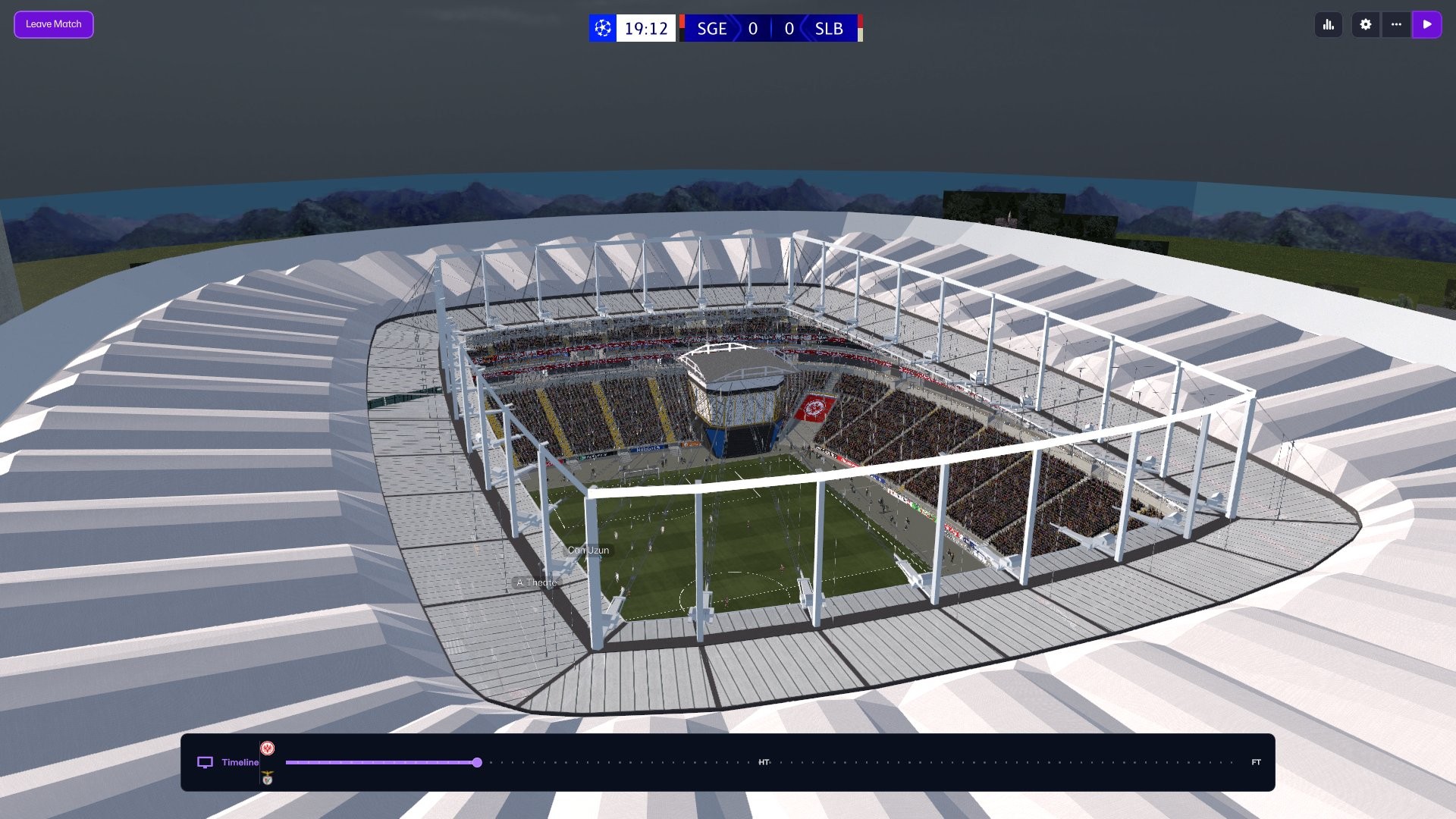The image size is (1456, 819).
Task: Jump to the FT marker on timeline
Action: pos(1256,762)
